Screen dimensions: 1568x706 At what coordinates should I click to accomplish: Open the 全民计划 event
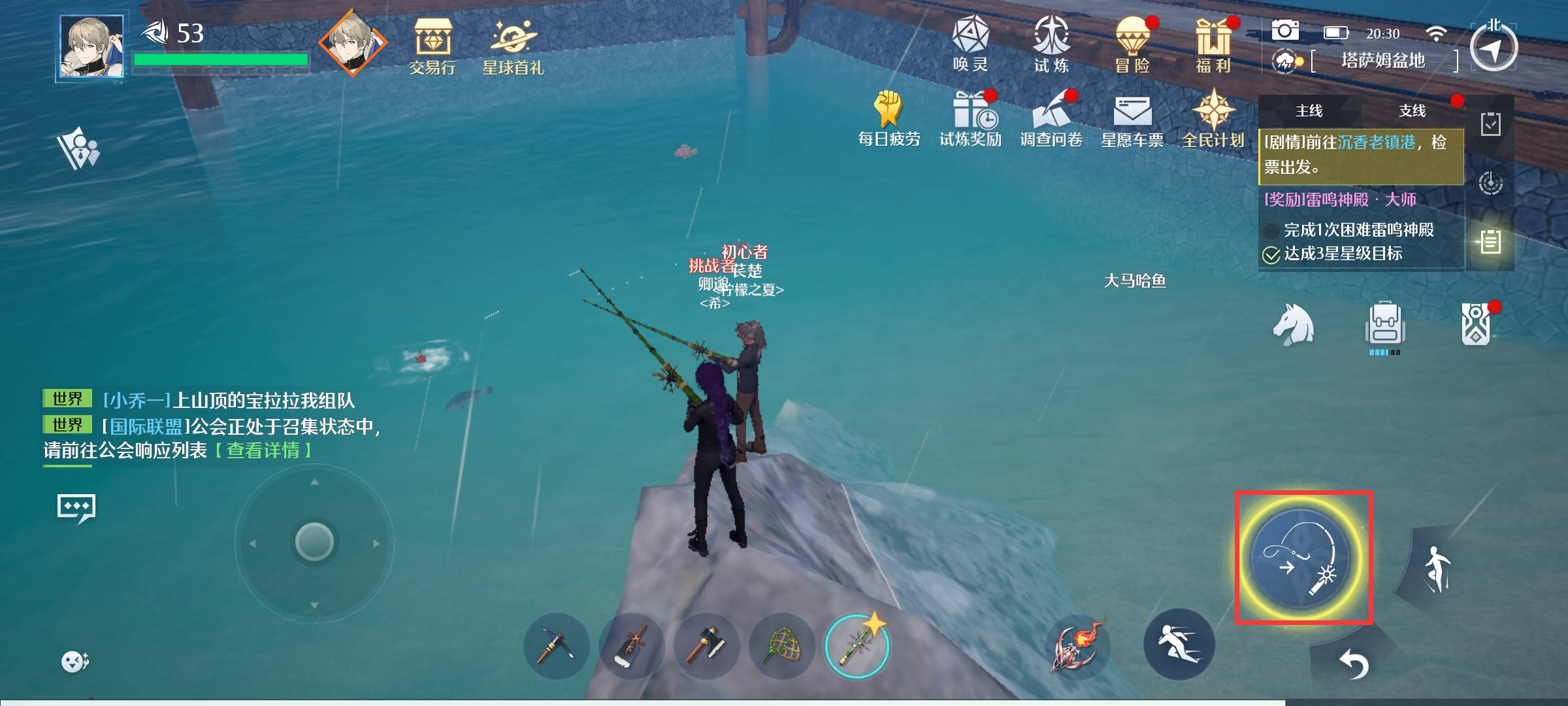pyautogui.click(x=1213, y=118)
